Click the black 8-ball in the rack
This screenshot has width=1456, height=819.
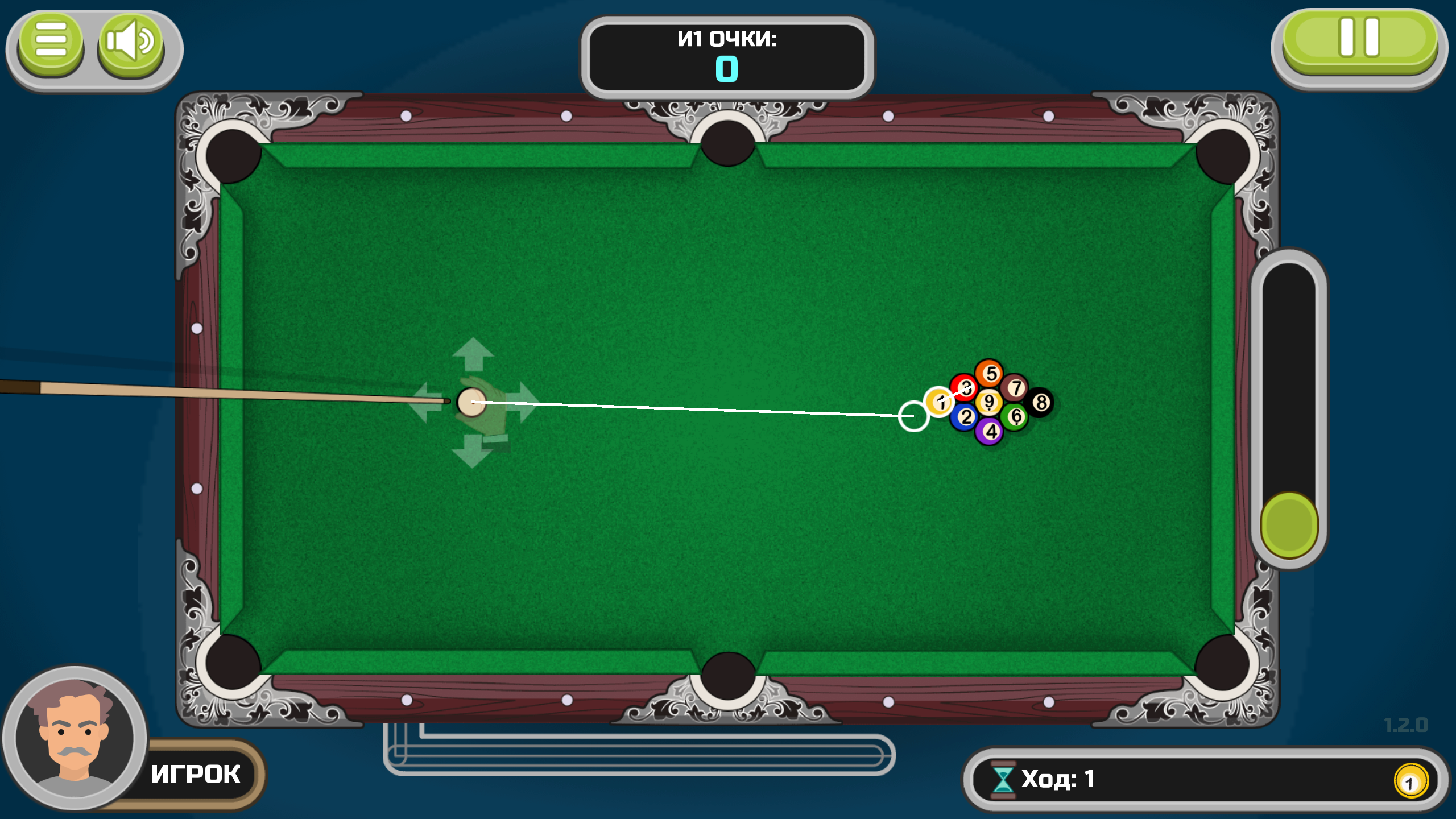click(1041, 403)
